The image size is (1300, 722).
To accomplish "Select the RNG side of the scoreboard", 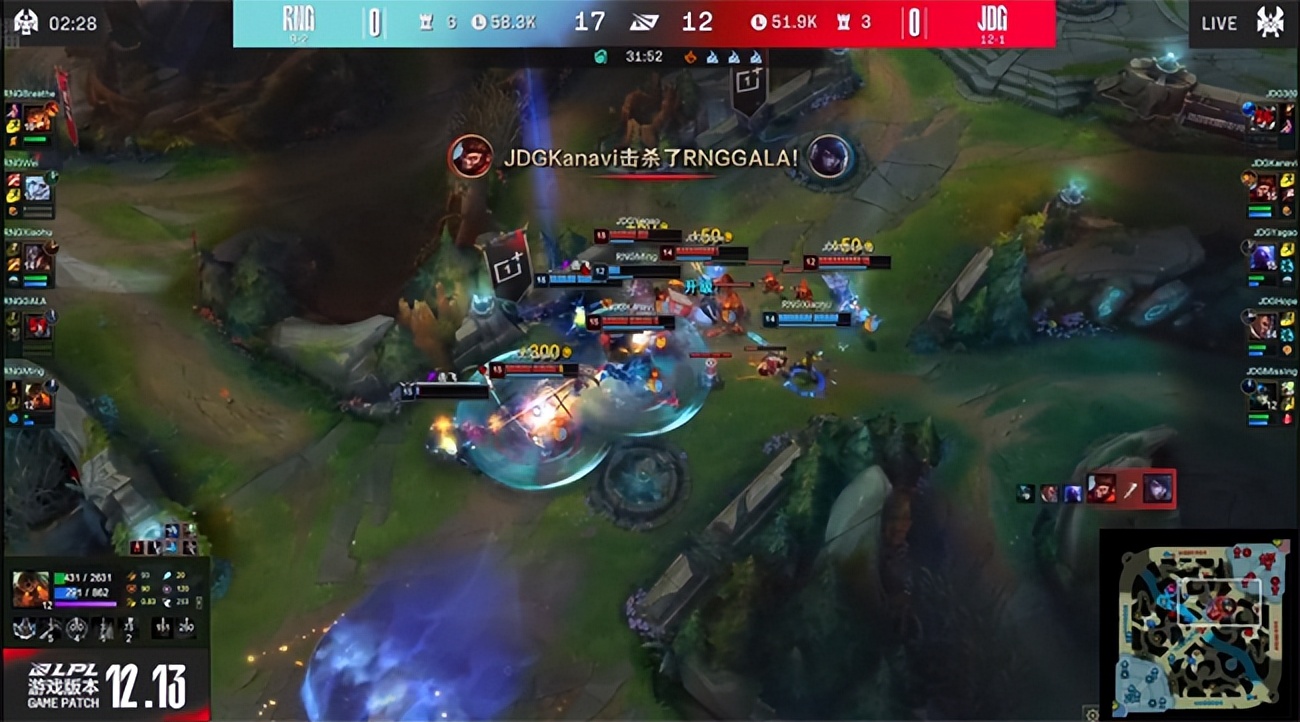I will tap(400, 20).
